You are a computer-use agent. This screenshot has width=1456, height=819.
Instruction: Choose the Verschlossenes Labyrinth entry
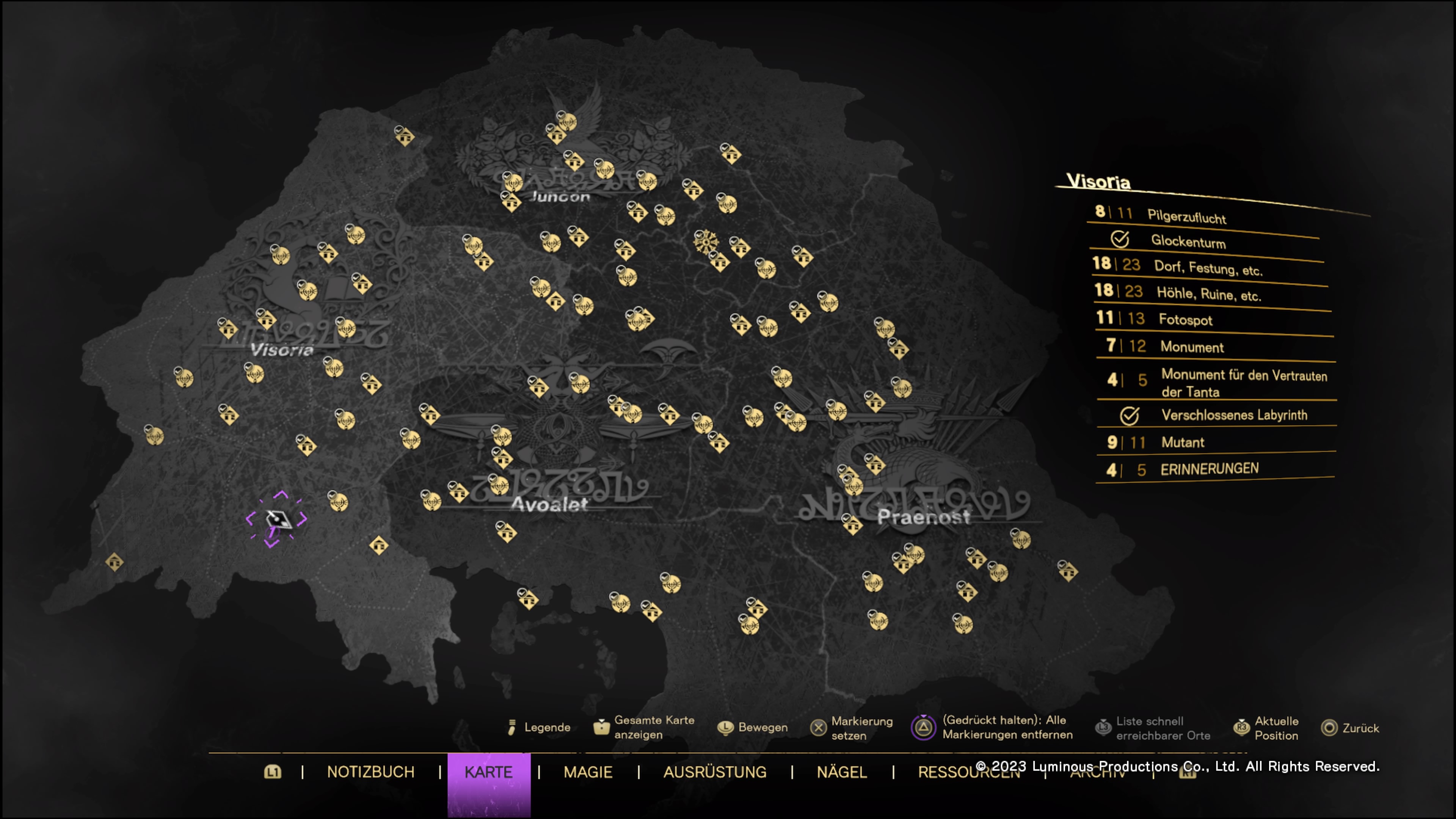[1234, 415]
